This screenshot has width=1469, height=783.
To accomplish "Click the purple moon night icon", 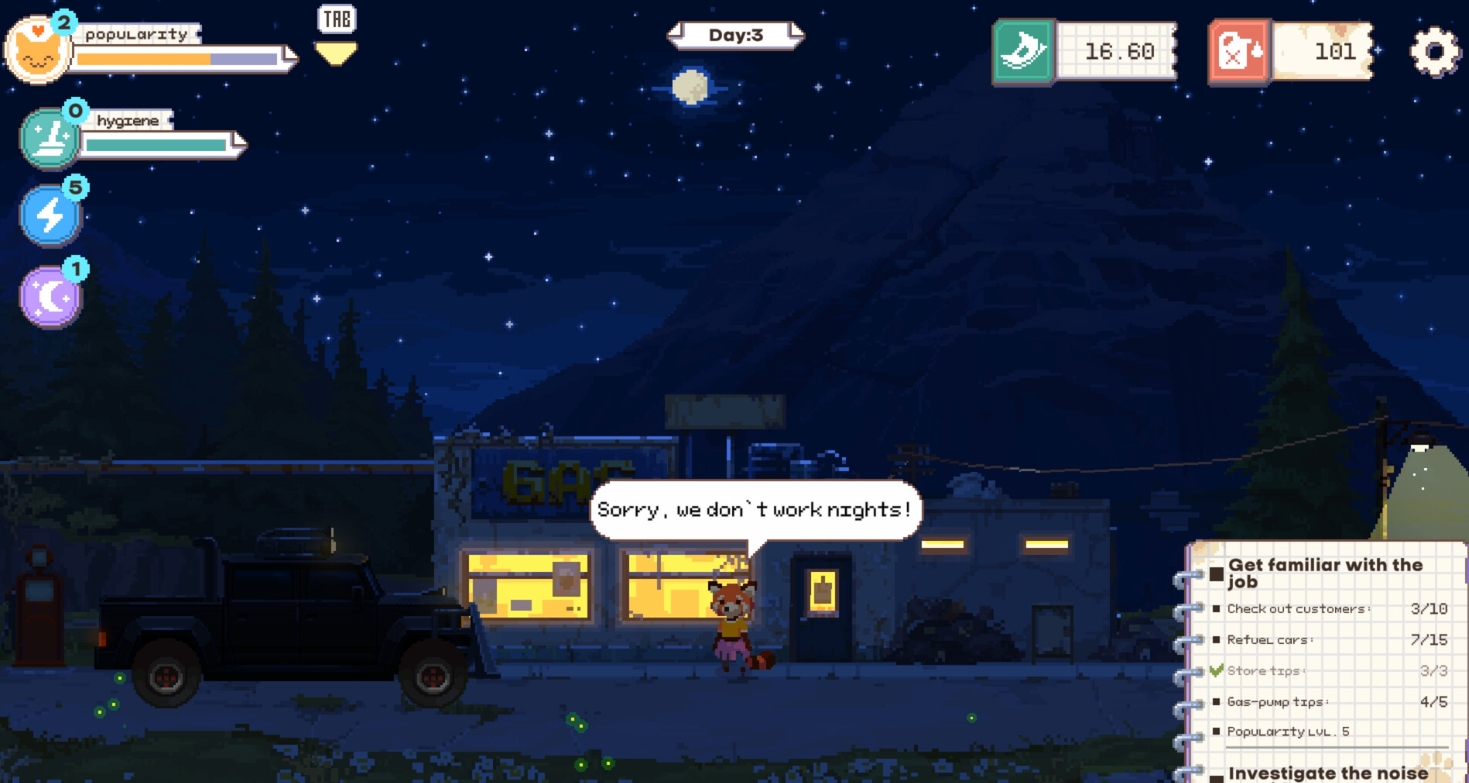I will [51, 296].
